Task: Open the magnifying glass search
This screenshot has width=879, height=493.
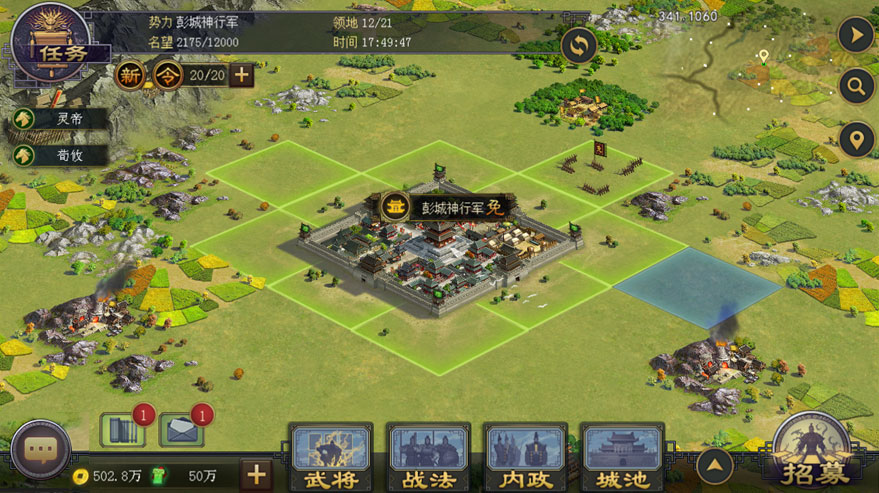Action: pos(856,87)
